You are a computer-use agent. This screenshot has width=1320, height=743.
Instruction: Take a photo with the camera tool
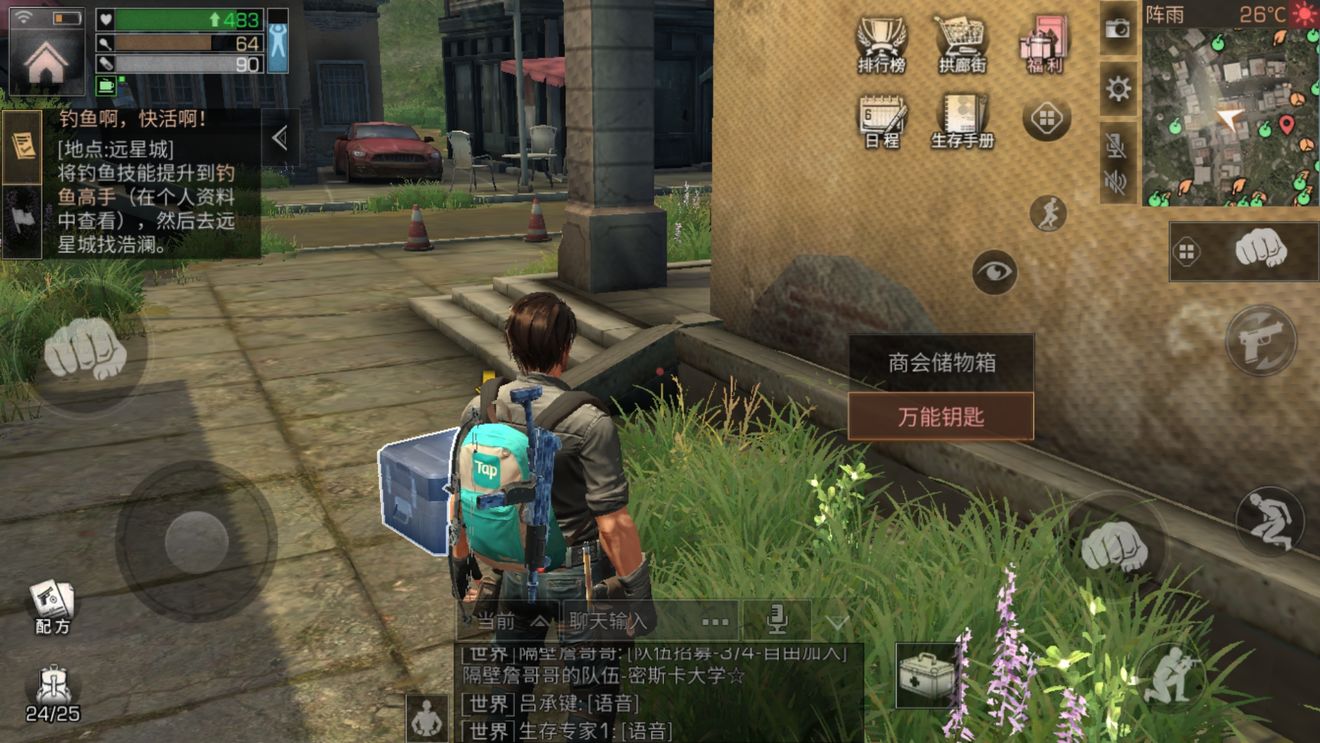pos(1115,30)
